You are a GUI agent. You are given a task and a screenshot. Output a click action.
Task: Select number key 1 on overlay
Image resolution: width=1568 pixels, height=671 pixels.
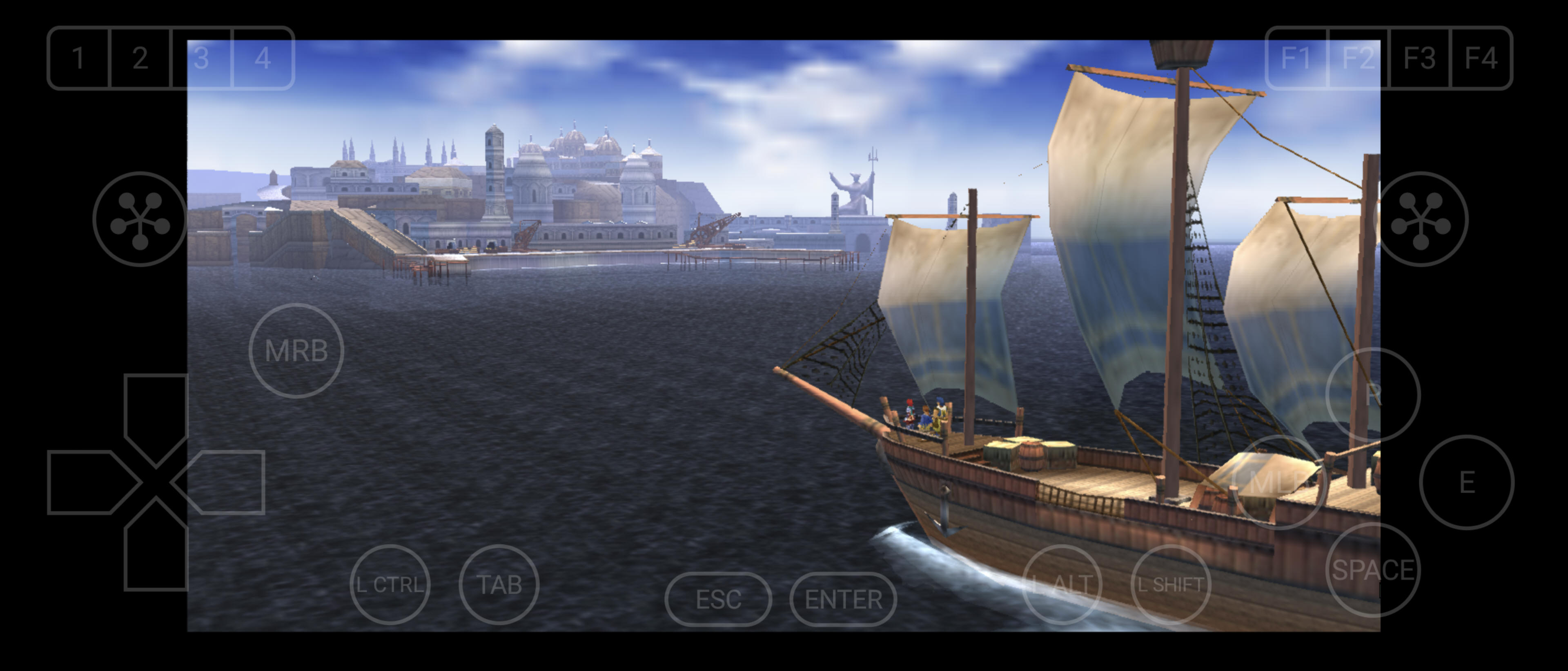(78, 58)
